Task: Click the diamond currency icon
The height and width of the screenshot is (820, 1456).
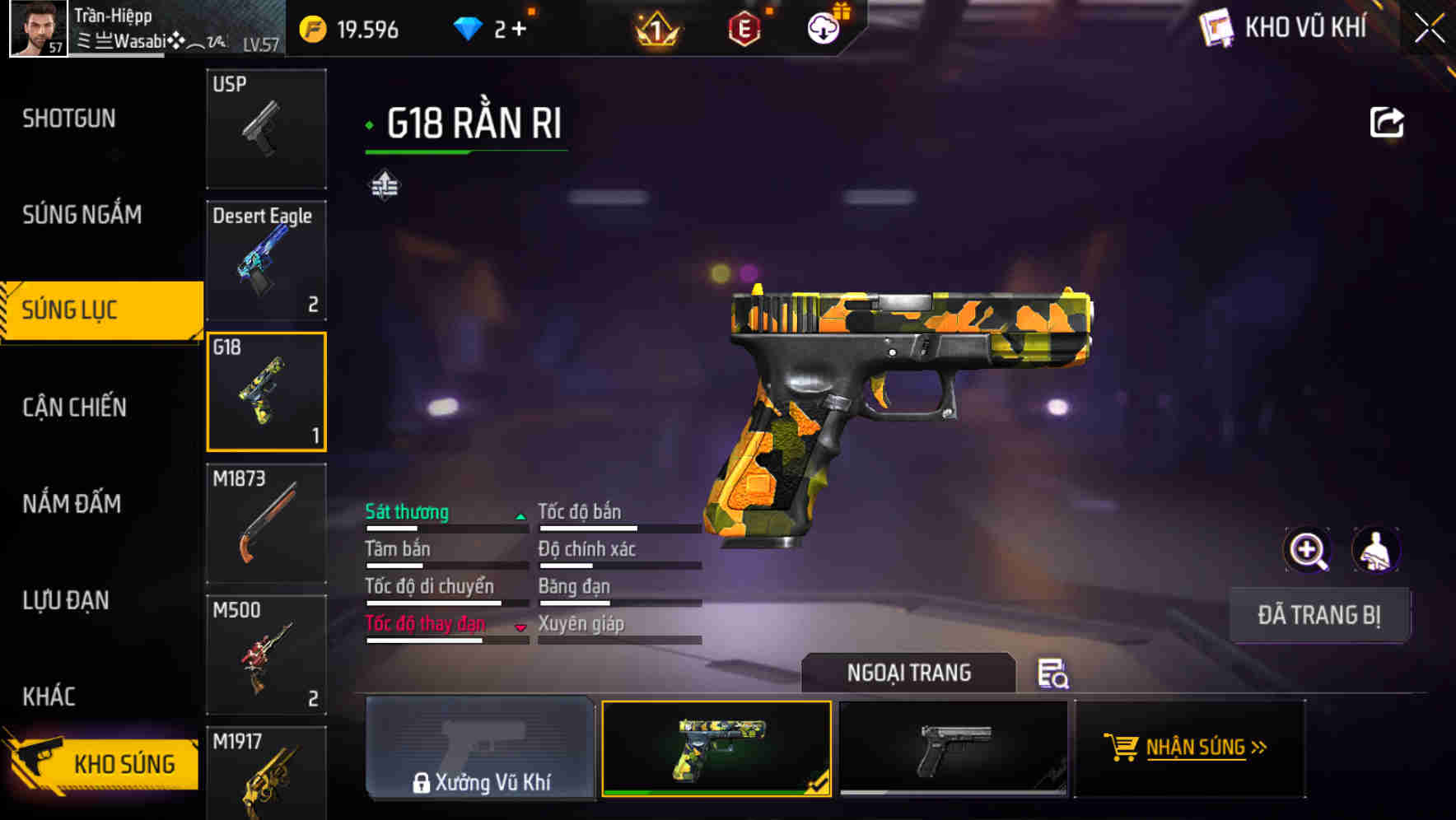Action: pos(469,29)
